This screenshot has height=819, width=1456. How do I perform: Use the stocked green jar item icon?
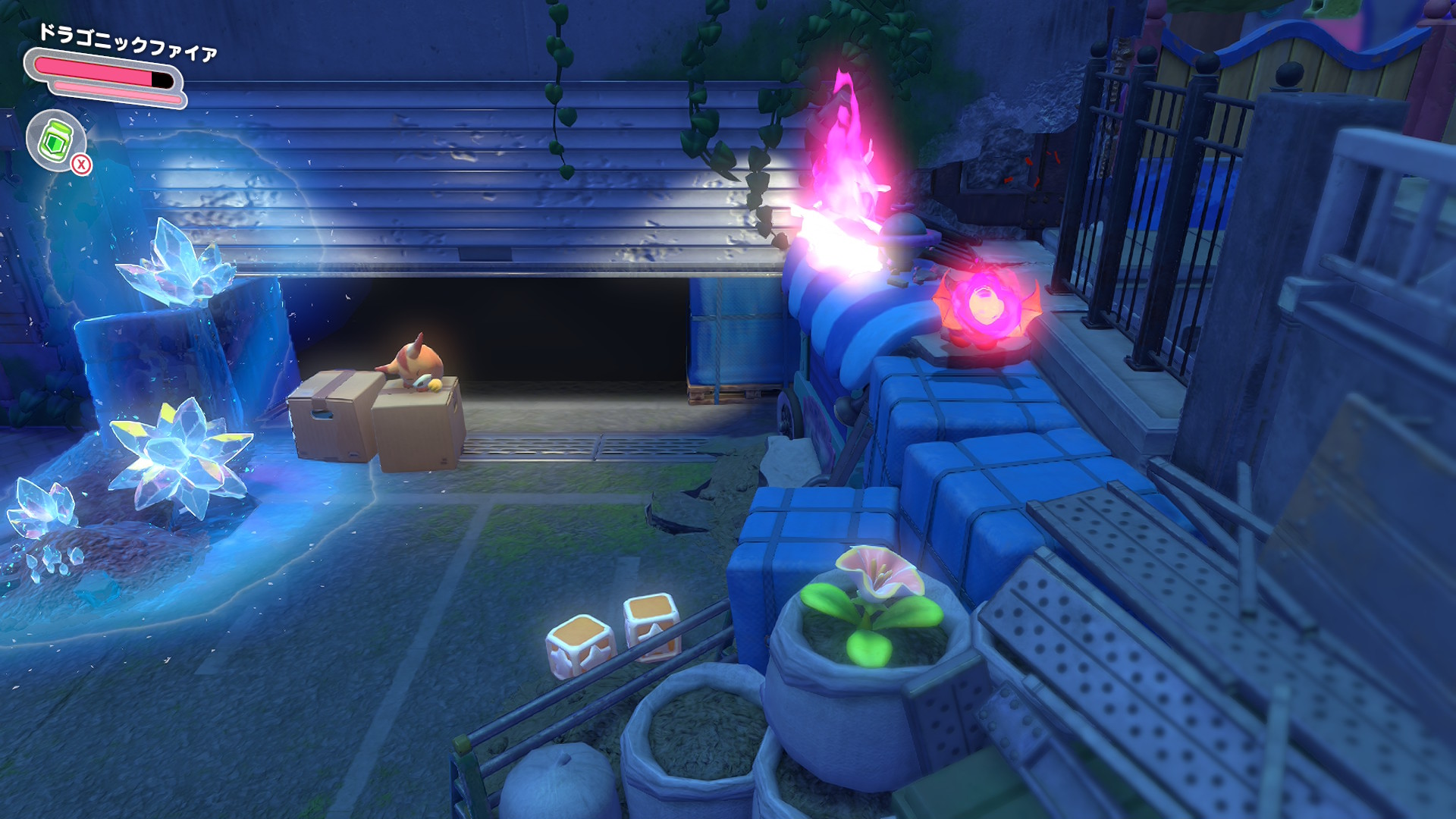(x=56, y=140)
